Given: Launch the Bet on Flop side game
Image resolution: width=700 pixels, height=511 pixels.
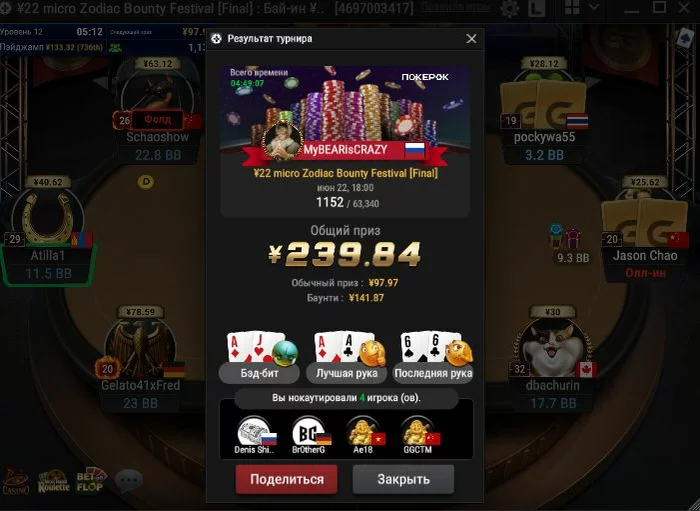Looking at the screenshot, I should pos(90,481).
